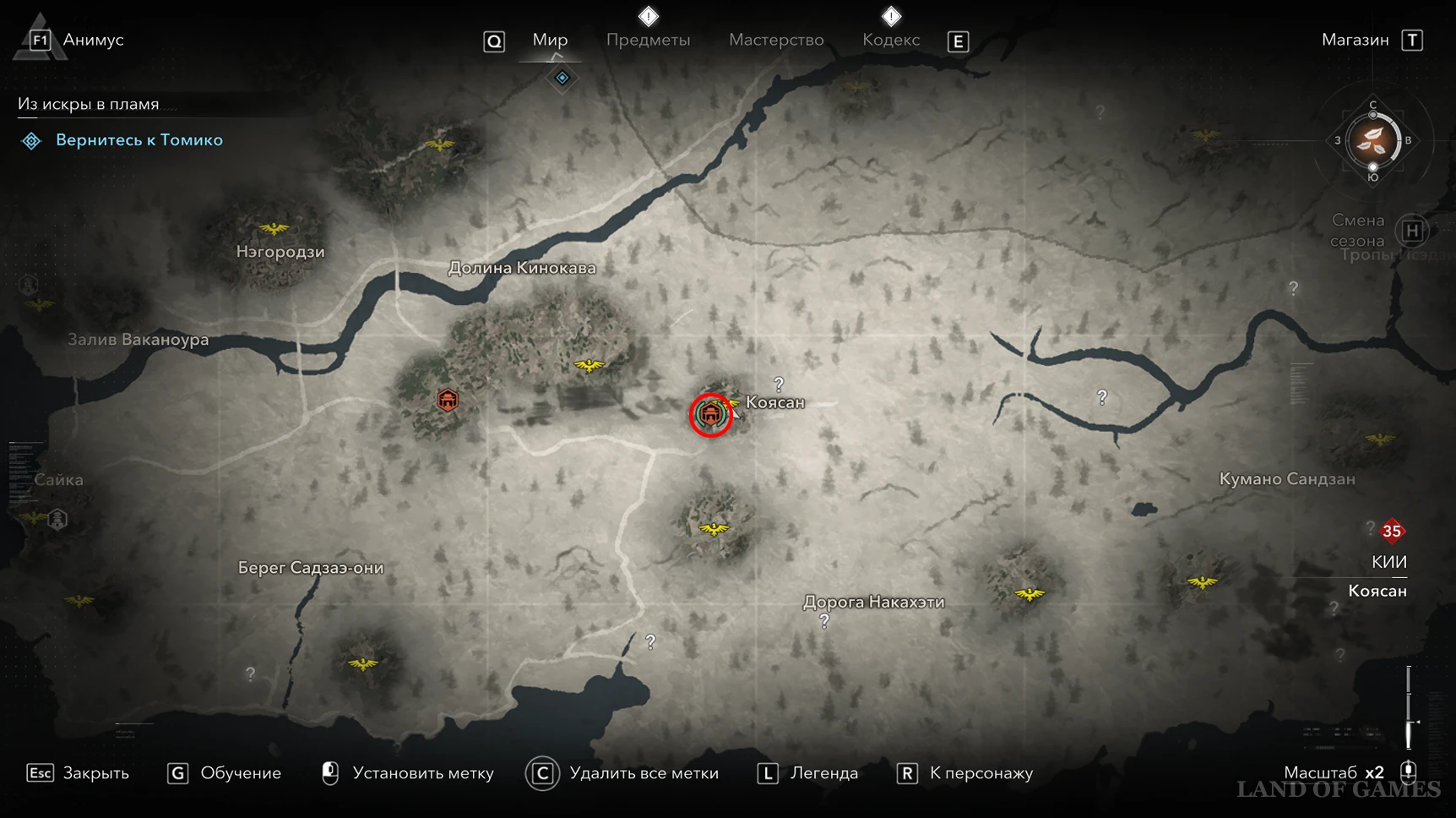
Task: Select the Вернитесь к Томико objective
Action: pos(139,140)
